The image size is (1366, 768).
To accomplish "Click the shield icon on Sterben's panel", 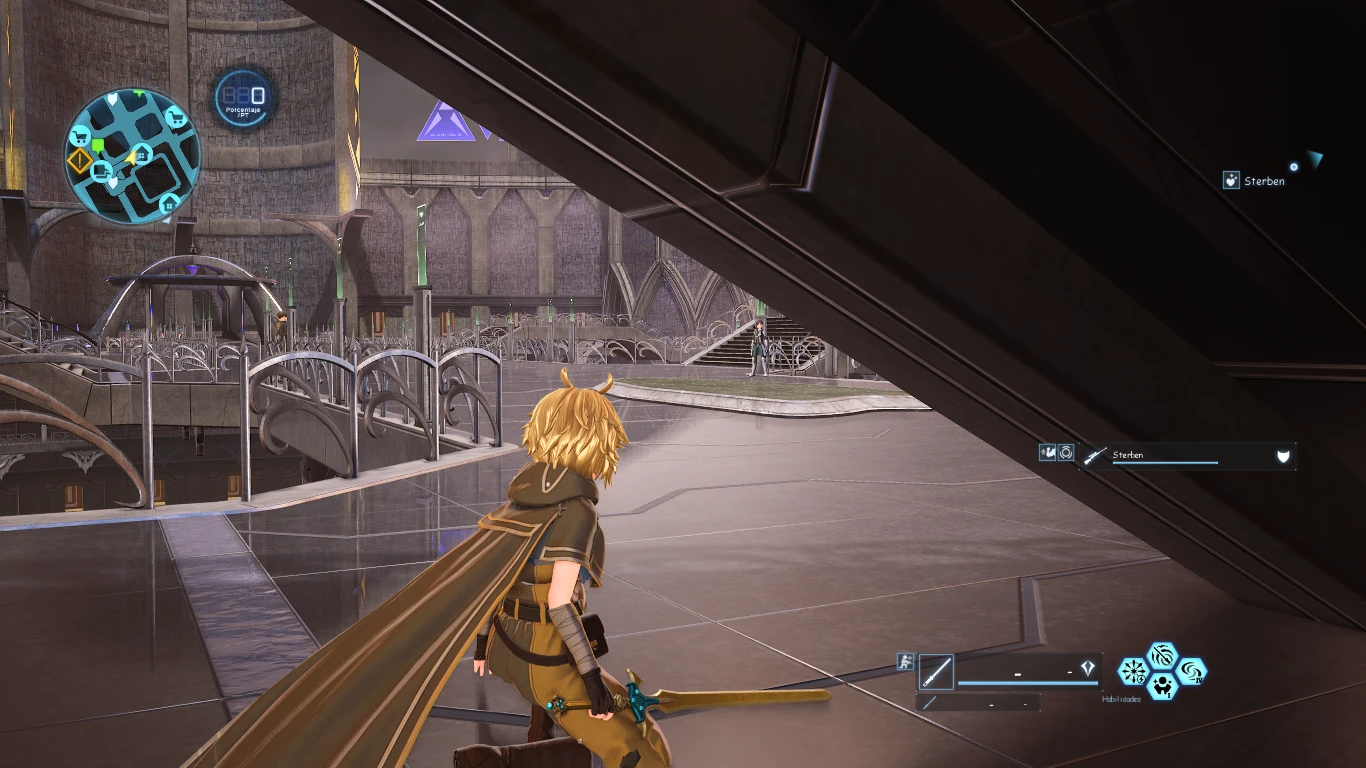I will pos(1283,457).
